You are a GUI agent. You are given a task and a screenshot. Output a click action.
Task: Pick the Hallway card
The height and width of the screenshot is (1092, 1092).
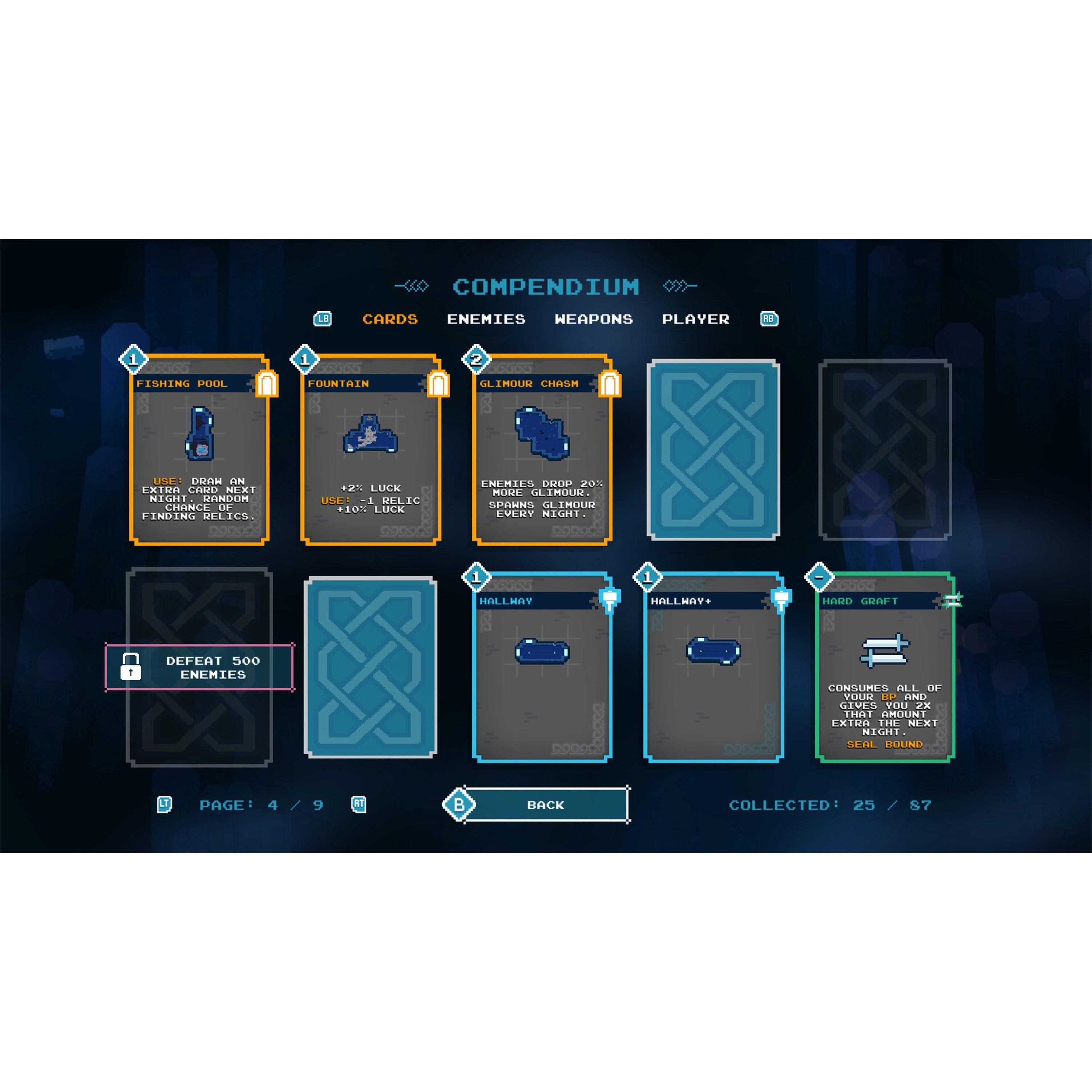[x=542, y=668]
